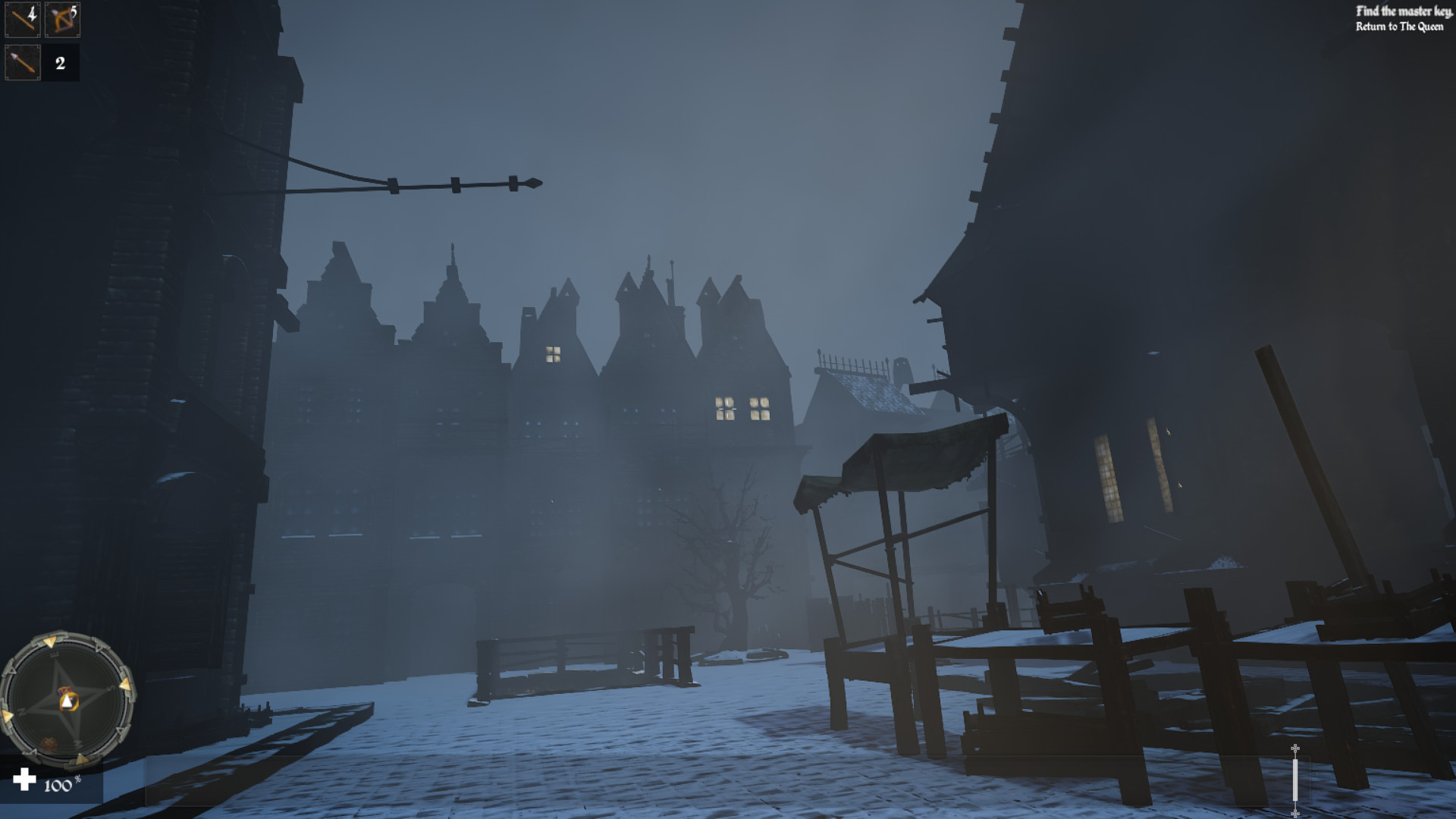Click the health cross icon
This screenshot has width=1456, height=819.
[x=24, y=780]
